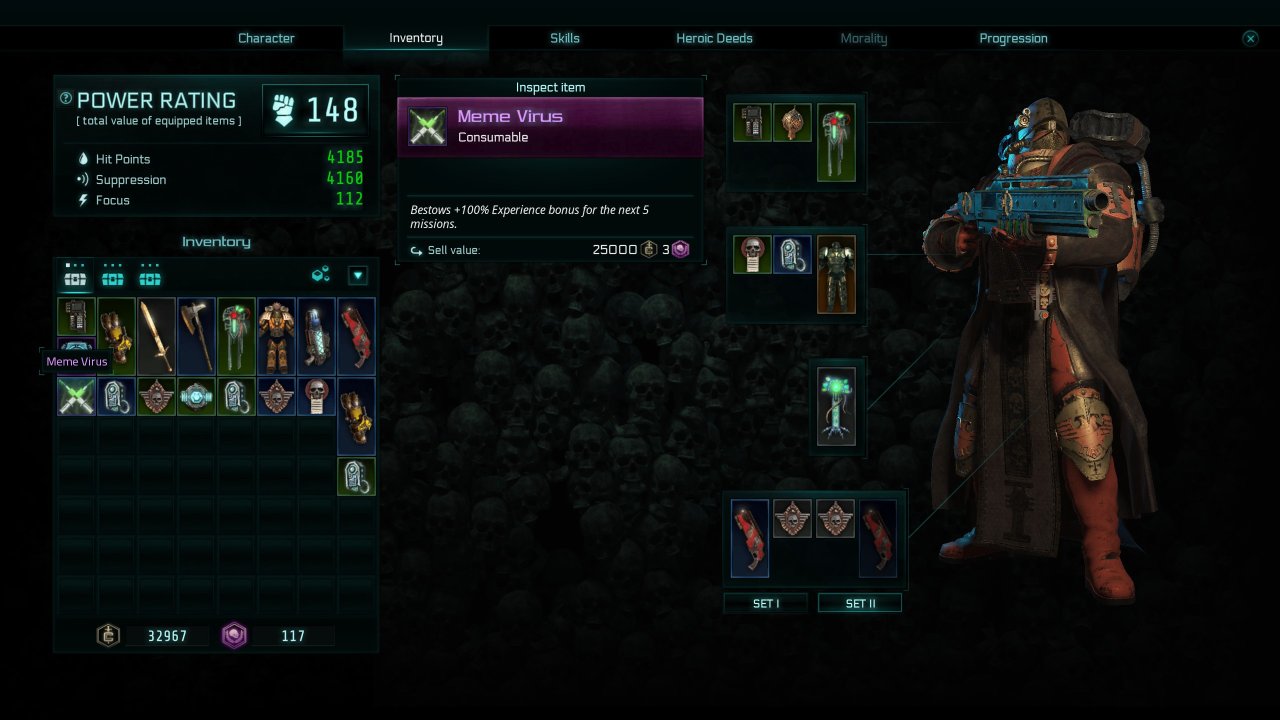Open the Skills tab
The width and height of the screenshot is (1280, 720).
click(564, 38)
